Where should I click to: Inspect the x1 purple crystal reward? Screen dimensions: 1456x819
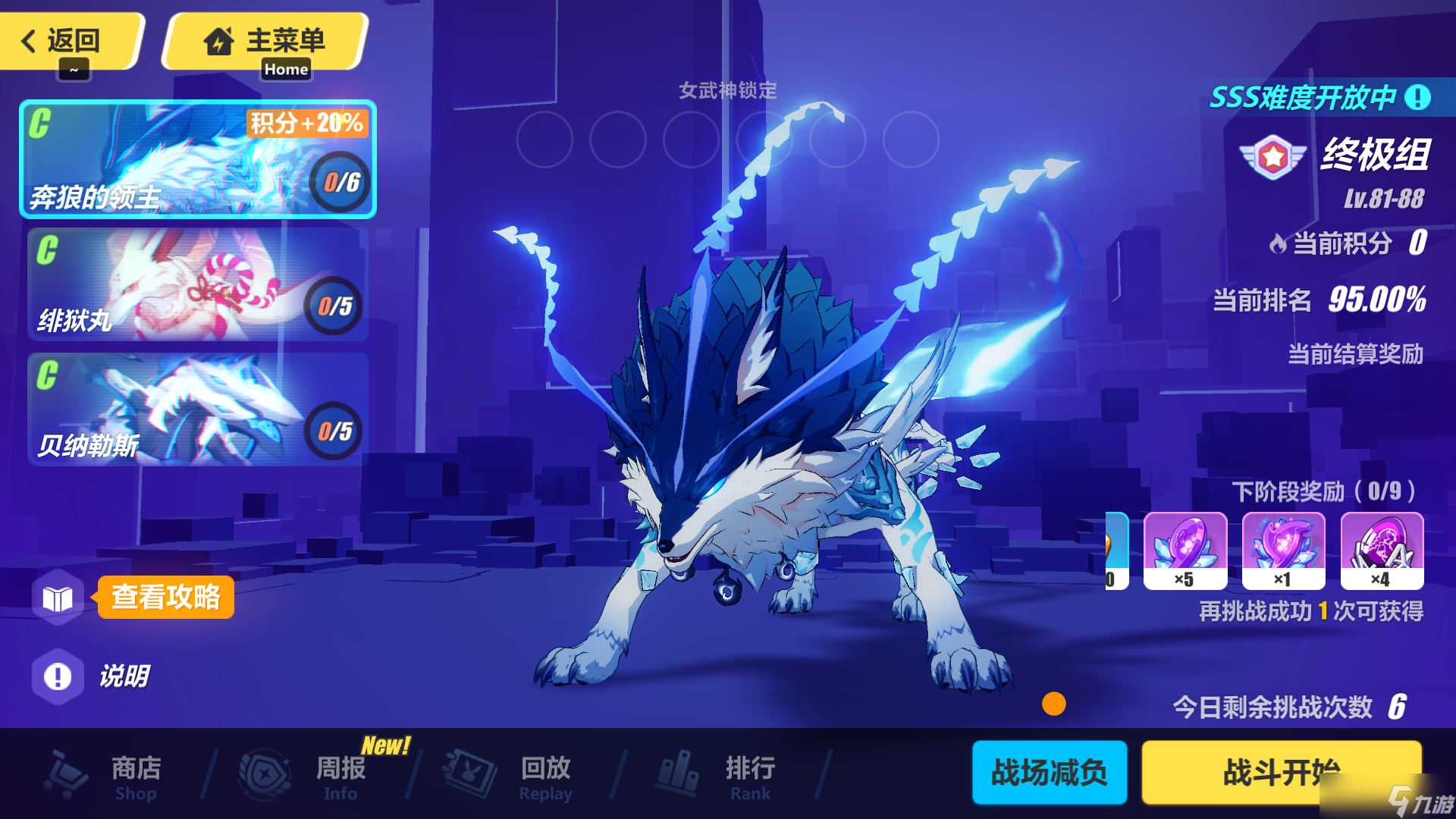[x=1284, y=551]
